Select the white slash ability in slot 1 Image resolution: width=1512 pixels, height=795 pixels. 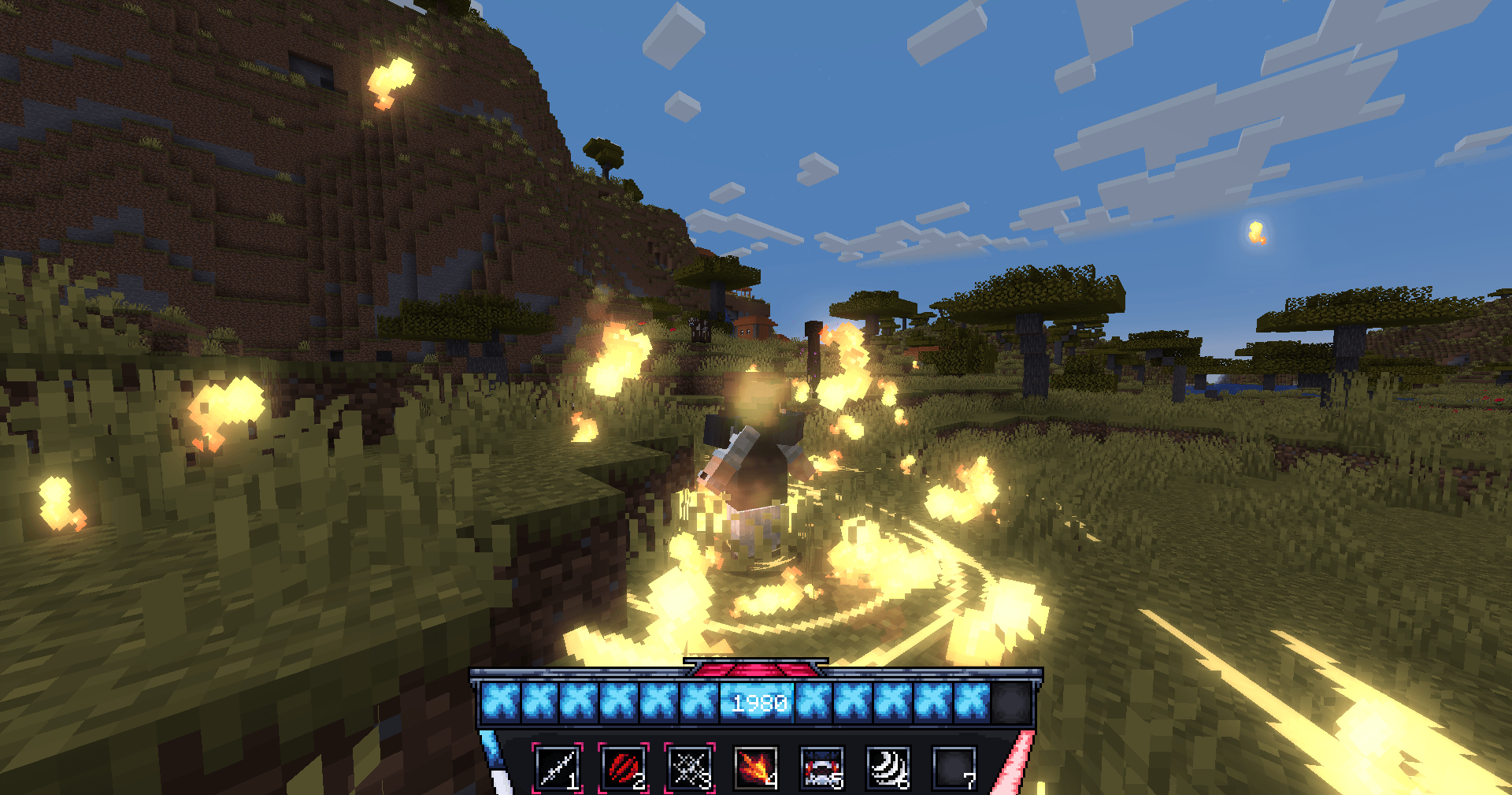pos(558,767)
